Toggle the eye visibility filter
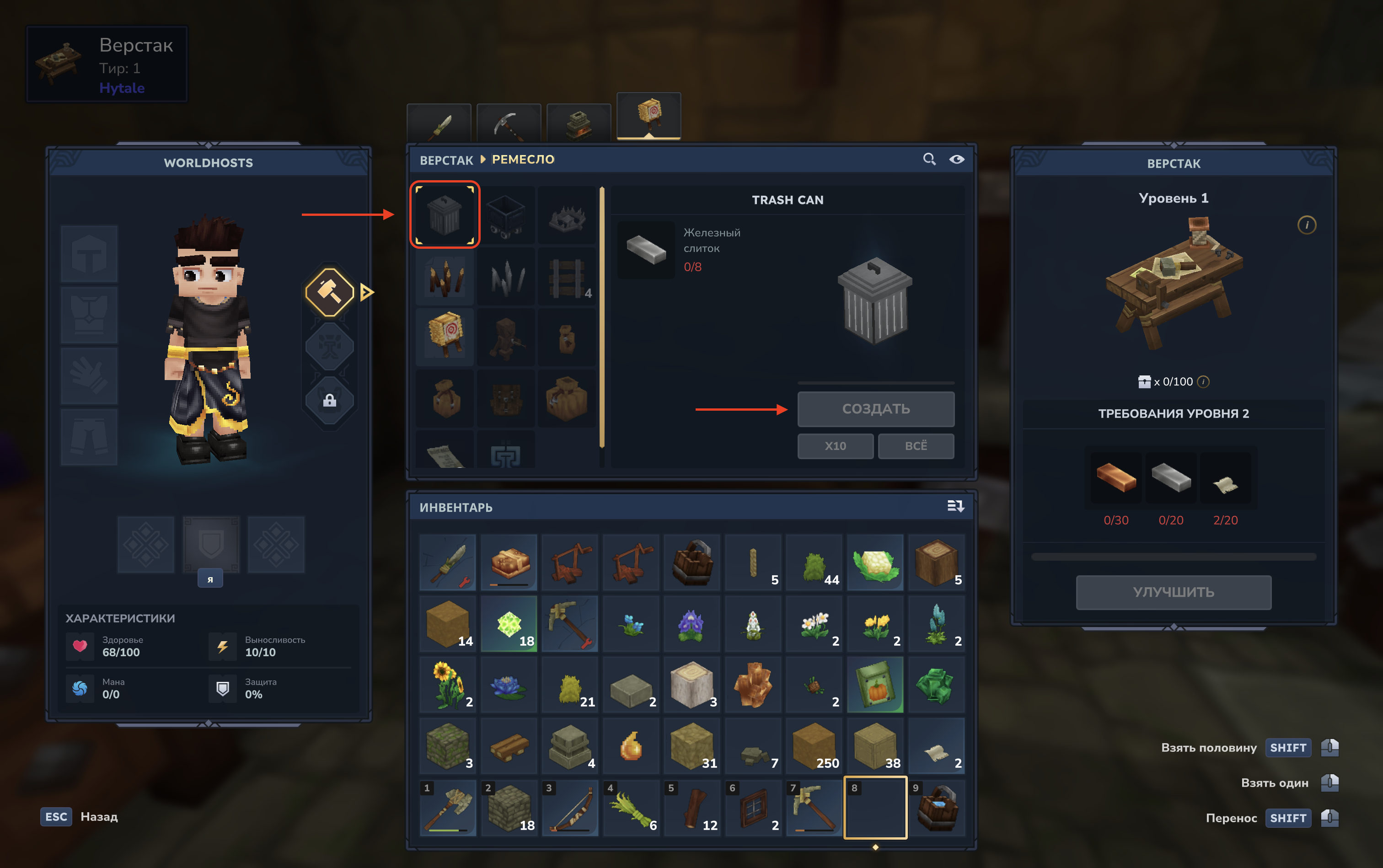1383x868 pixels. 956,159
